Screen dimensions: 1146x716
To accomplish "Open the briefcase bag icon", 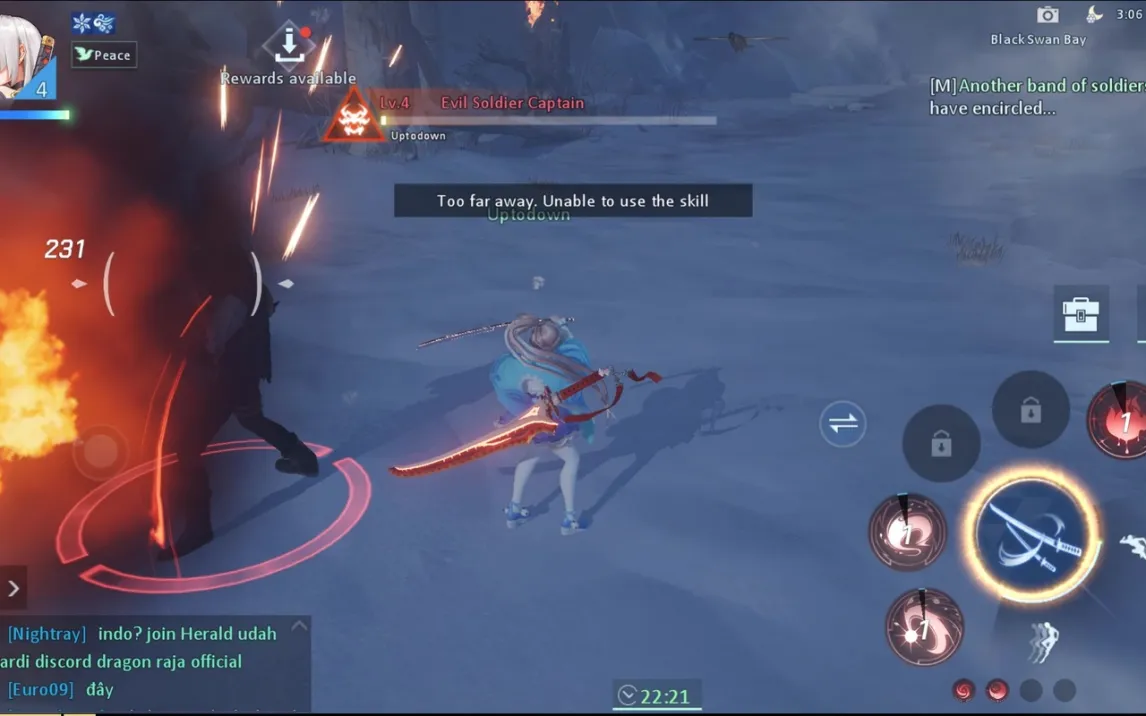I will (x=1080, y=314).
